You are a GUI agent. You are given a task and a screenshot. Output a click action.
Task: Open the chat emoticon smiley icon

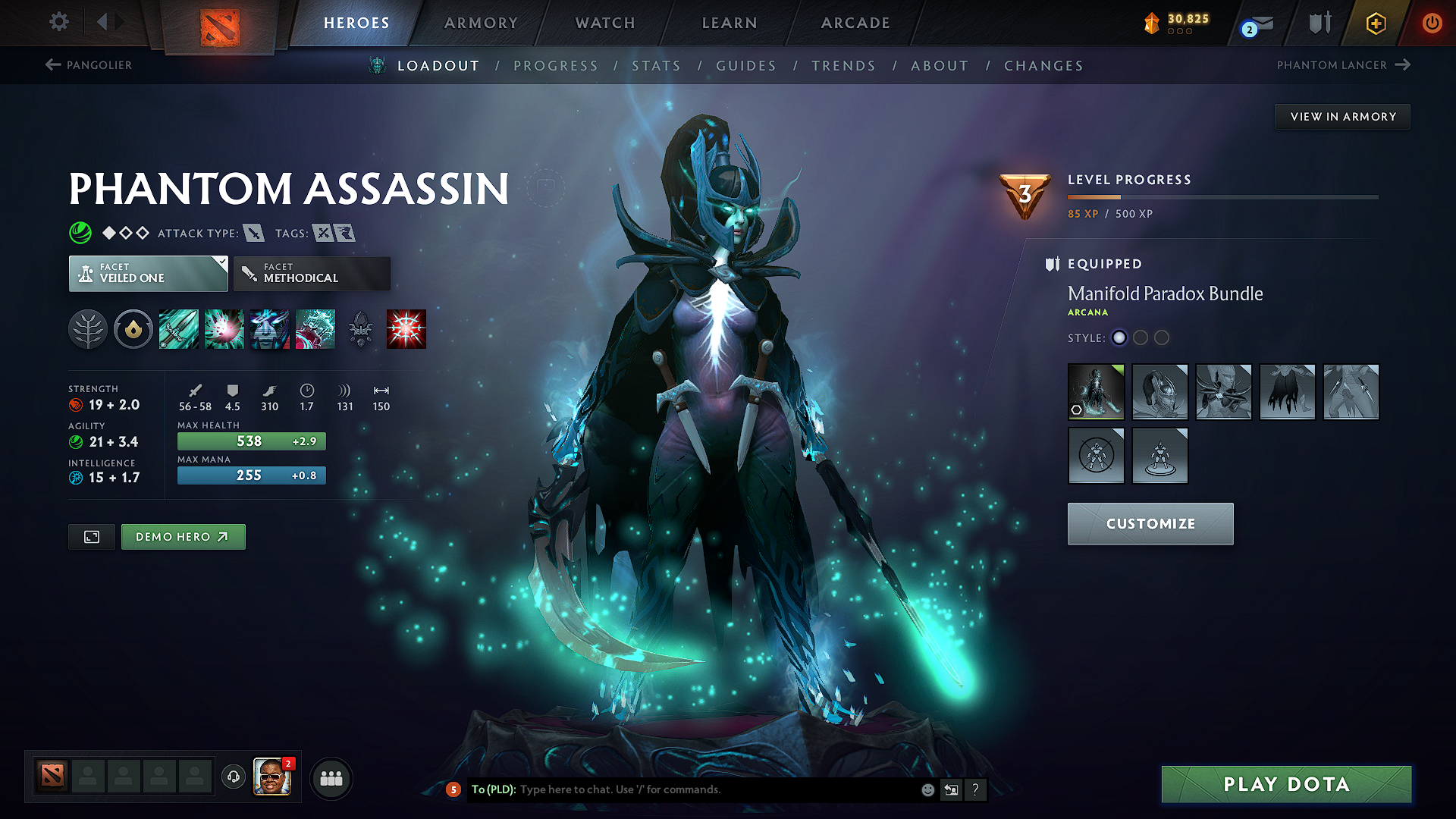coord(927,789)
